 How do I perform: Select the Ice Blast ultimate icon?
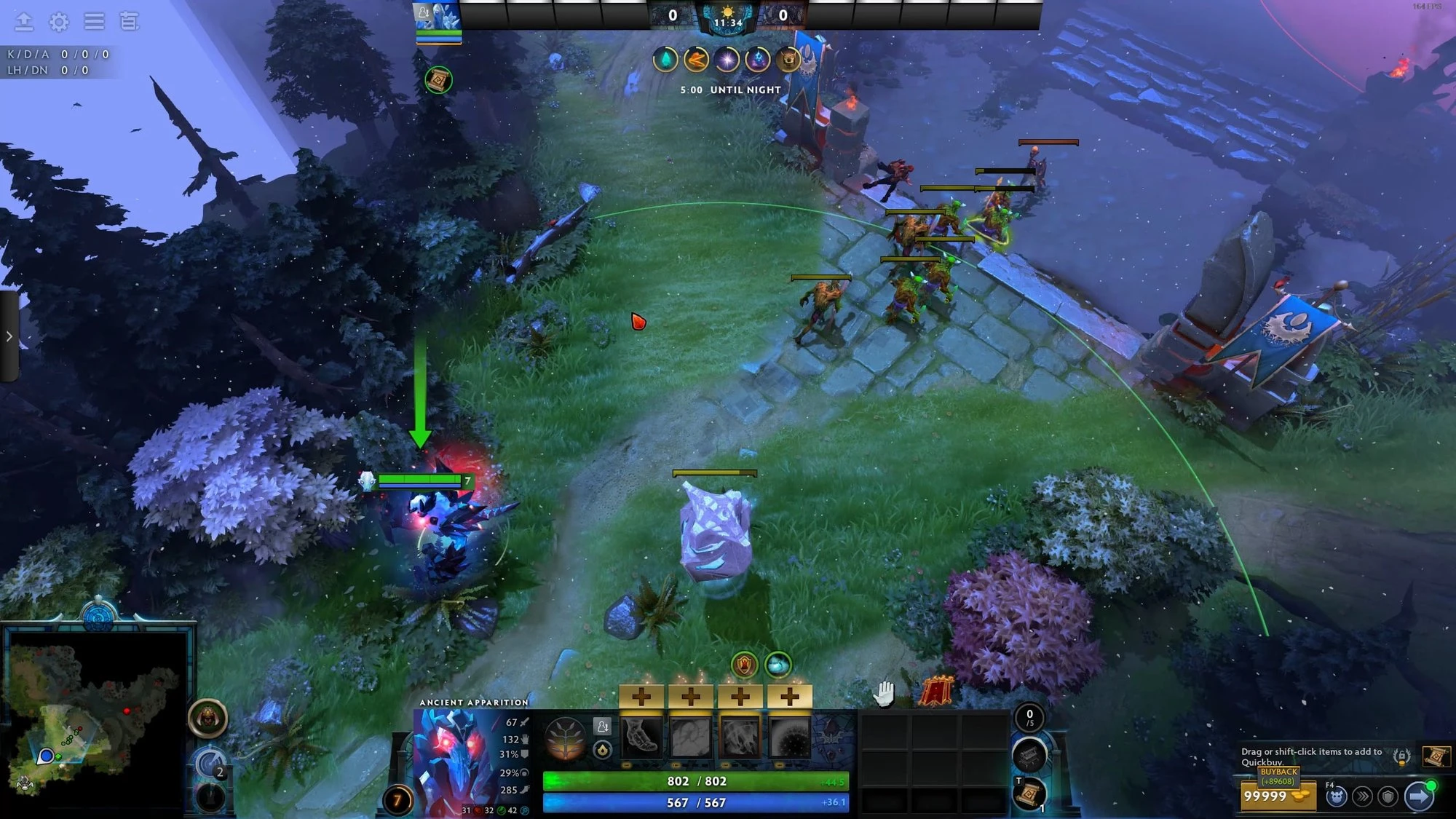click(x=789, y=737)
